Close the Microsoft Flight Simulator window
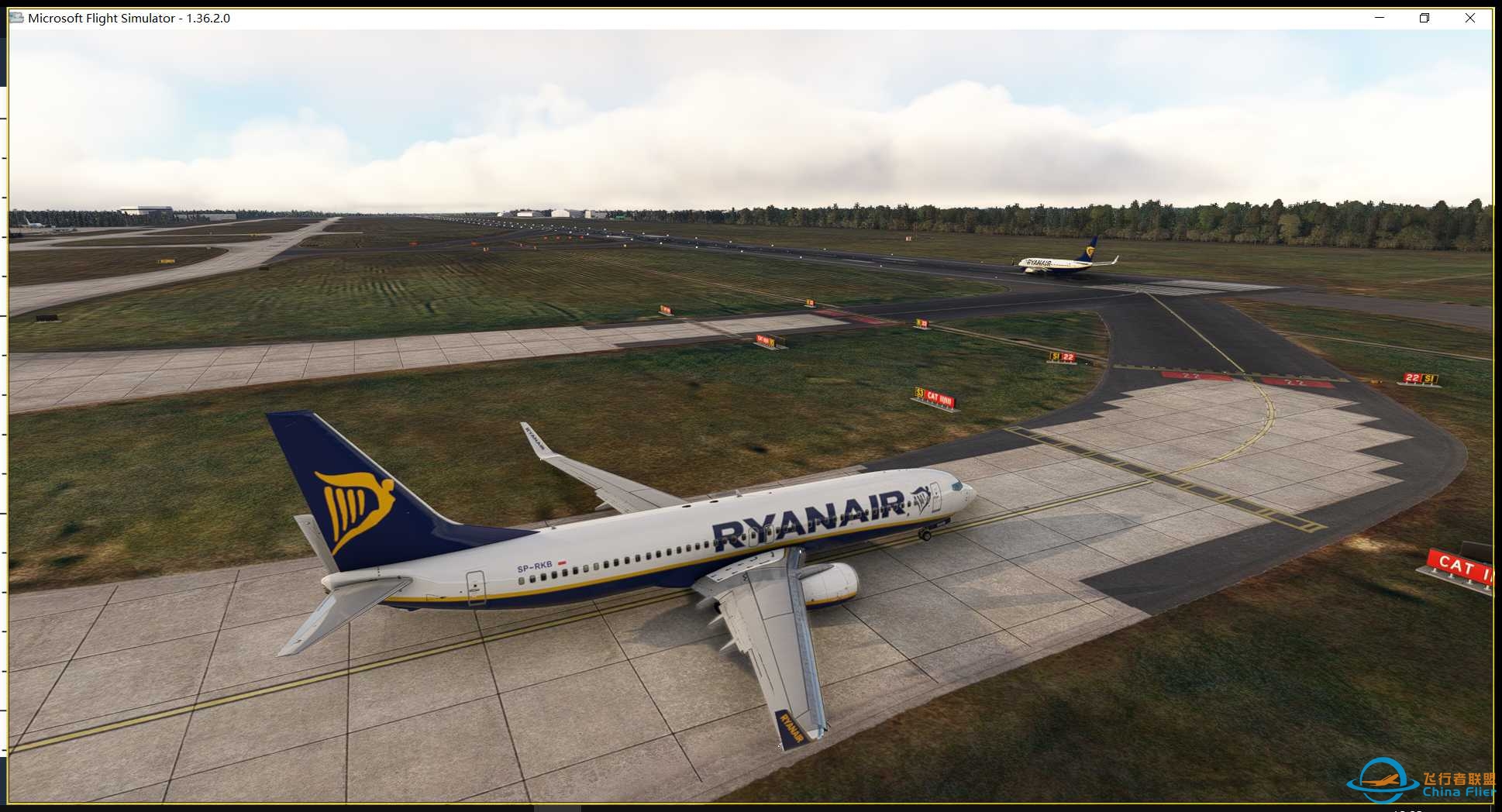The width and height of the screenshot is (1502, 812). point(1469,18)
